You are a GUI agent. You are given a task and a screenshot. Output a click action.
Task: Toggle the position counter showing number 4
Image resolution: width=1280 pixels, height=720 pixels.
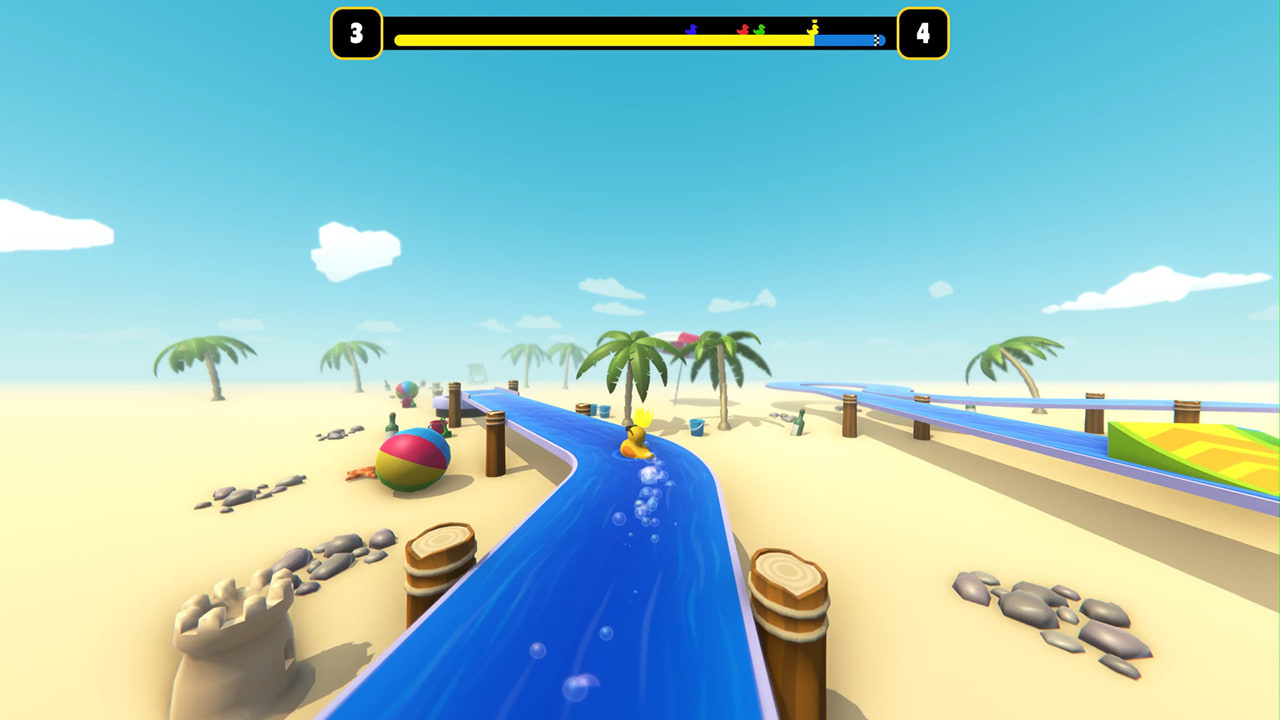923,33
